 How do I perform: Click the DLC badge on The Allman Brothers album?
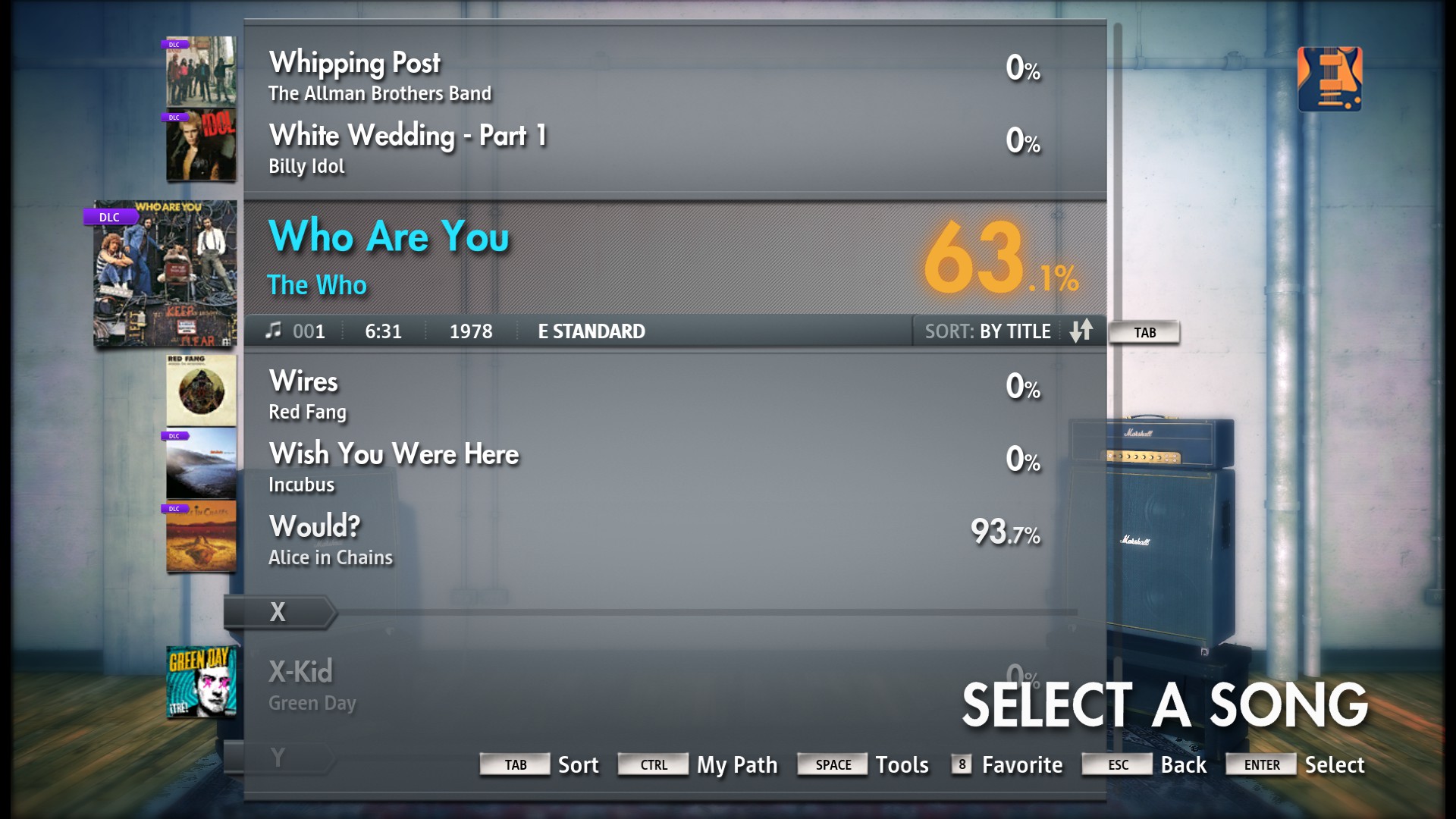tap(174, 44)
